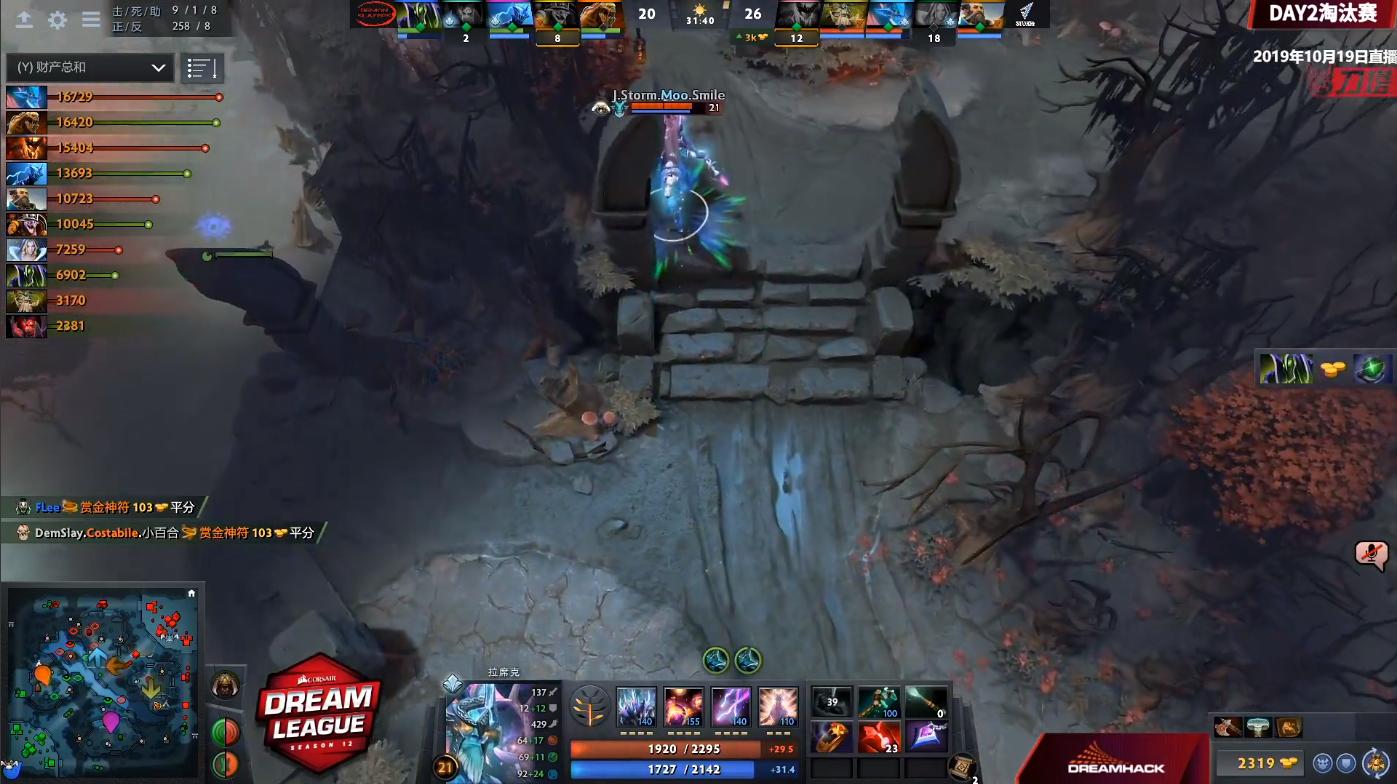Open the spectator settings gear
Screen dimensions: 1397x784
pyautogui.click(x=57, y=19)
